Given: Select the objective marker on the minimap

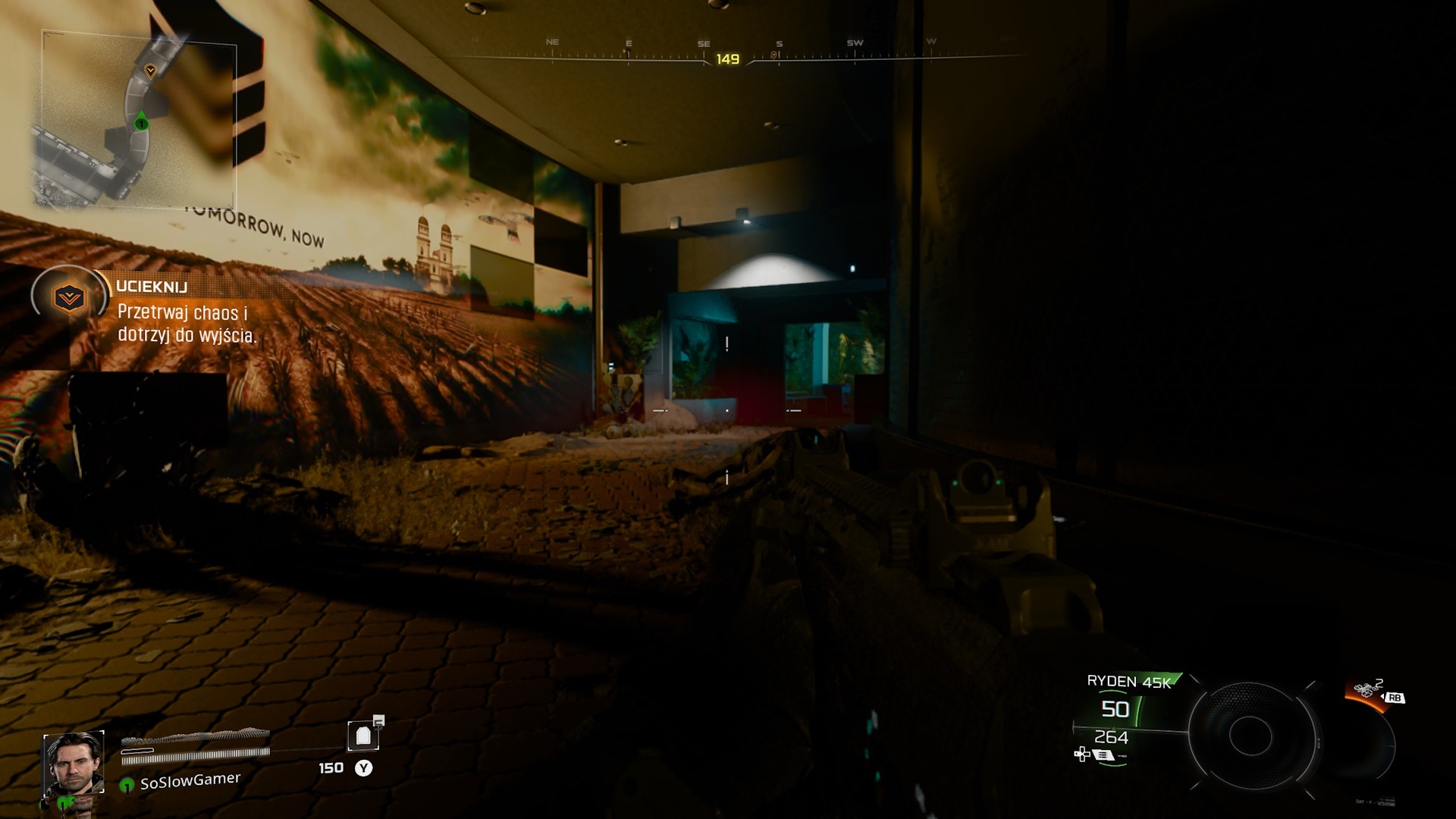Looking at the screenshot, I should [150, 71].
